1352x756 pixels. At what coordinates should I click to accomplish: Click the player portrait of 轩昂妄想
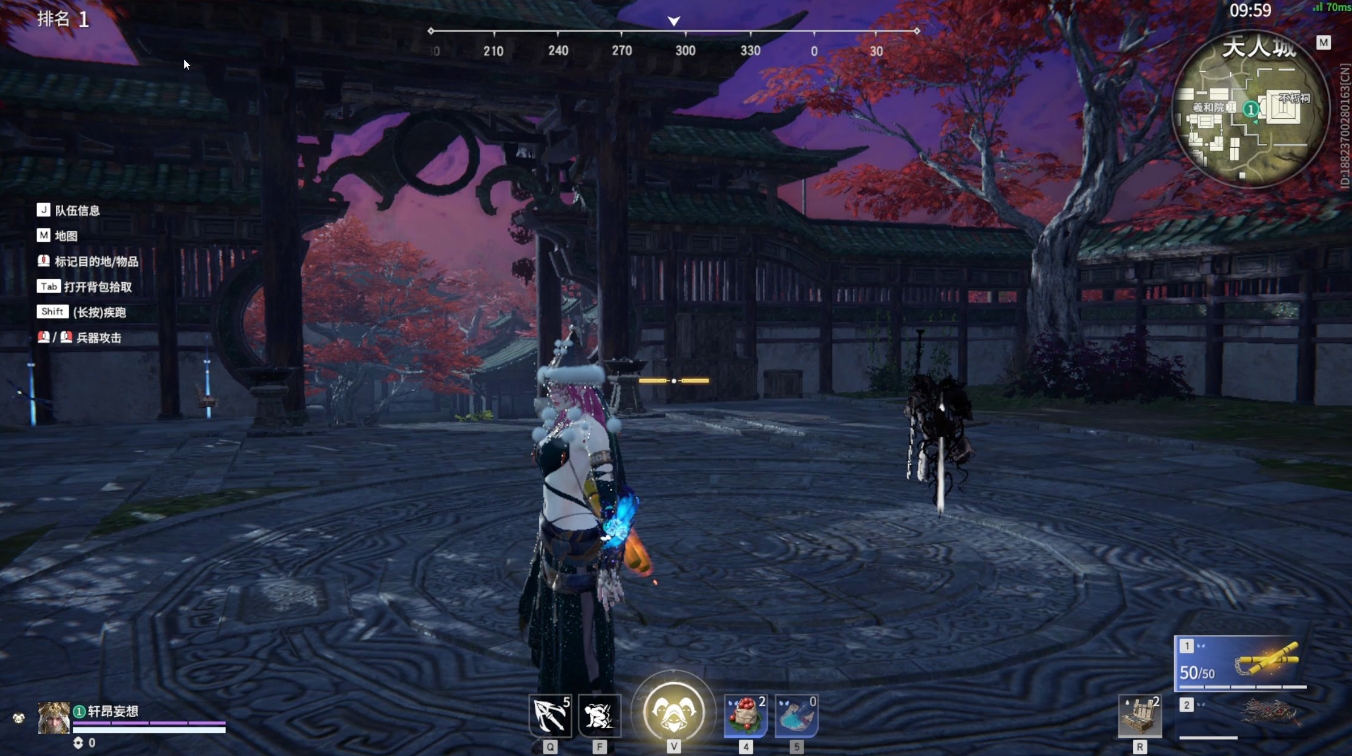(x=54, y=717)
